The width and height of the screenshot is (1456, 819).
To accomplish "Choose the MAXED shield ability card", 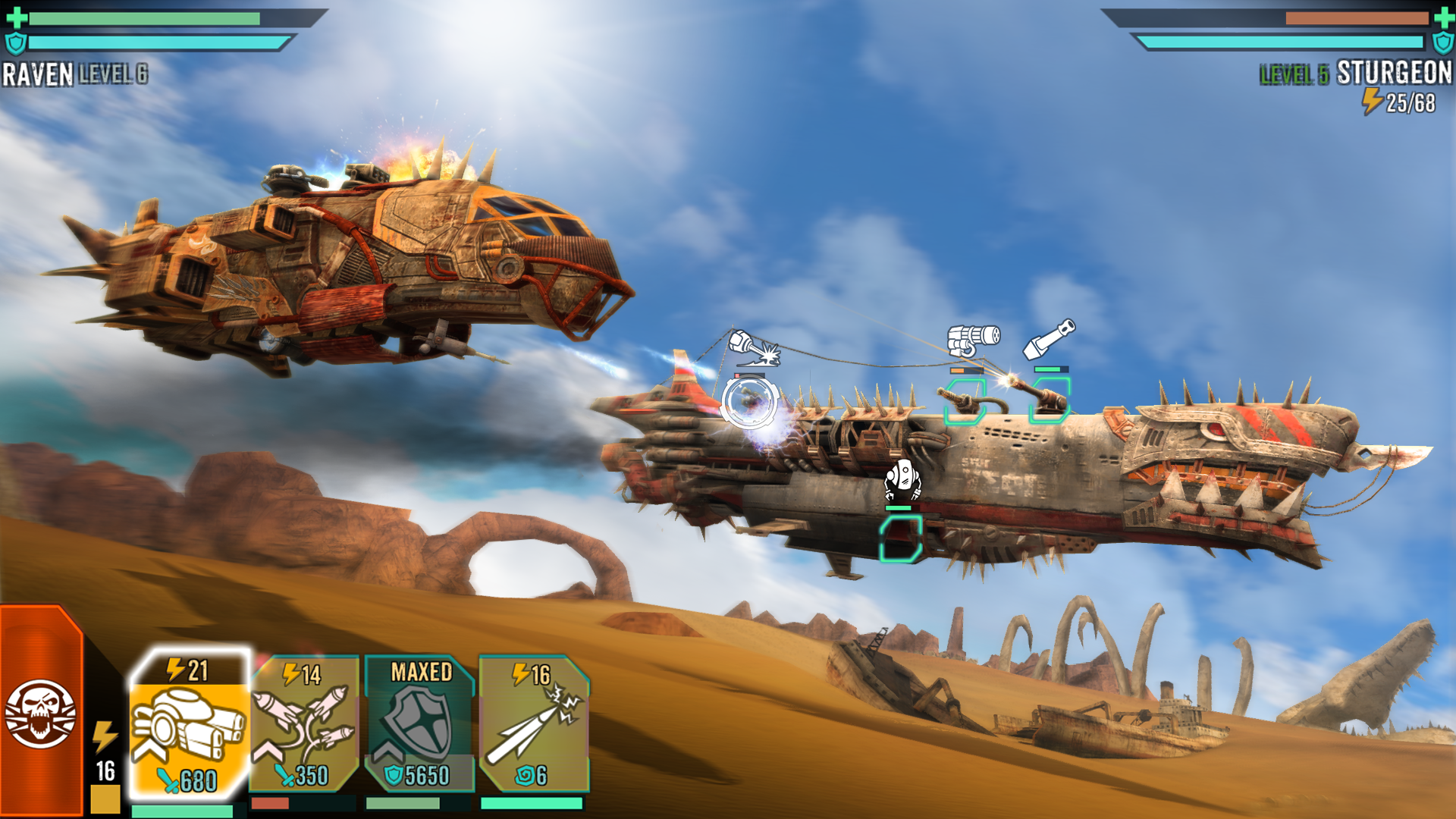I will pyautogui.click(x=419, y=726).
